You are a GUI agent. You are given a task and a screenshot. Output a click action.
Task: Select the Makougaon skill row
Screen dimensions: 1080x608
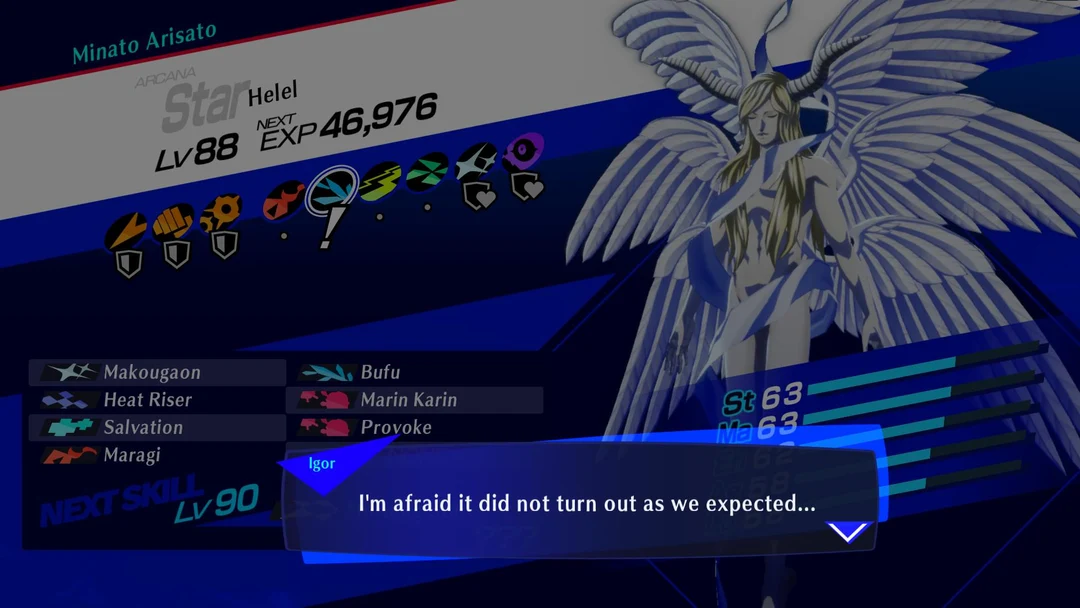[152, 373]
